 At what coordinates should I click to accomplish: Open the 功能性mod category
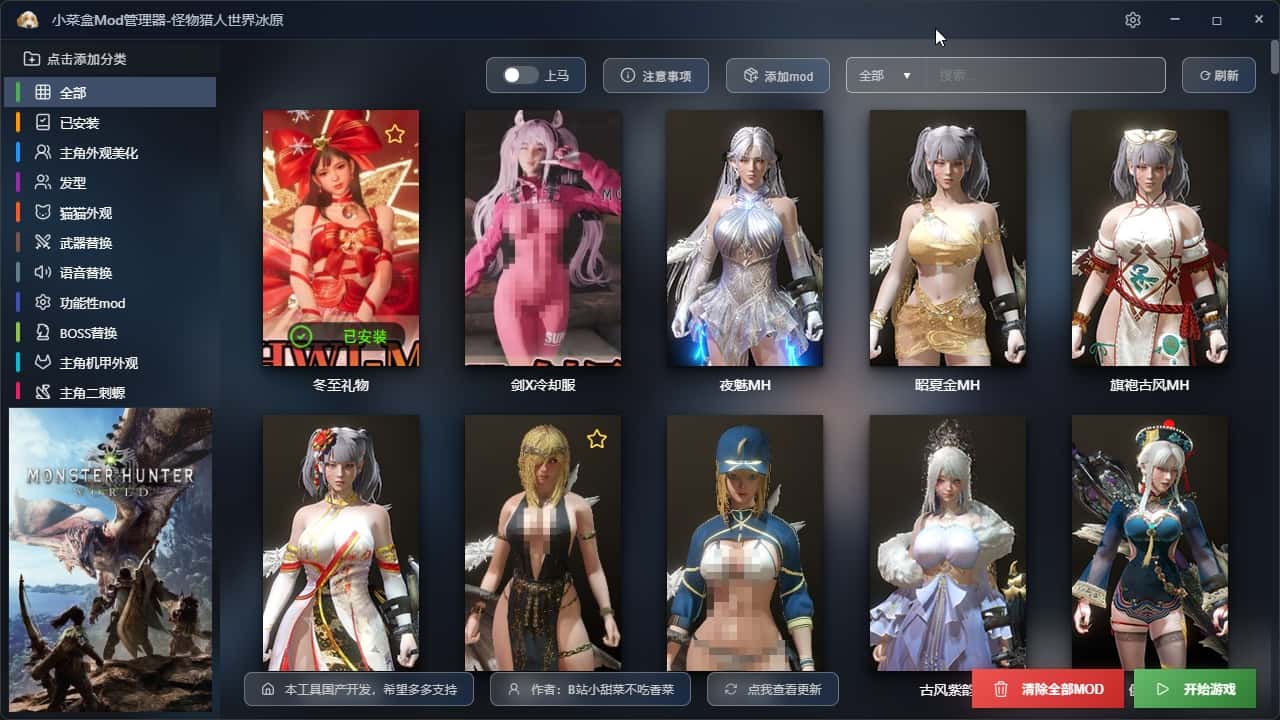[x=92, y=303]
